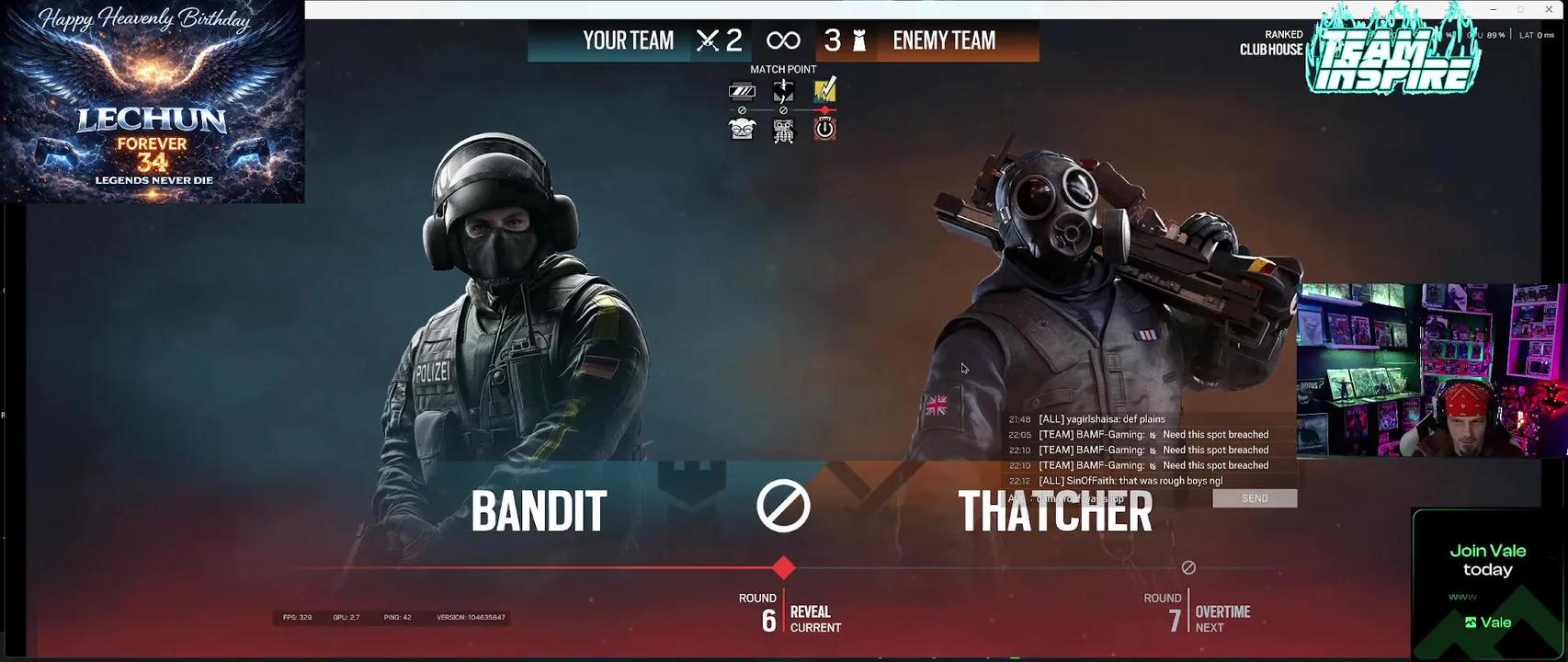The image size is (1568, 662).
Task: Click the banned-operator symbol between Bandit and Thatcher
Action: (x=783, y=504)
